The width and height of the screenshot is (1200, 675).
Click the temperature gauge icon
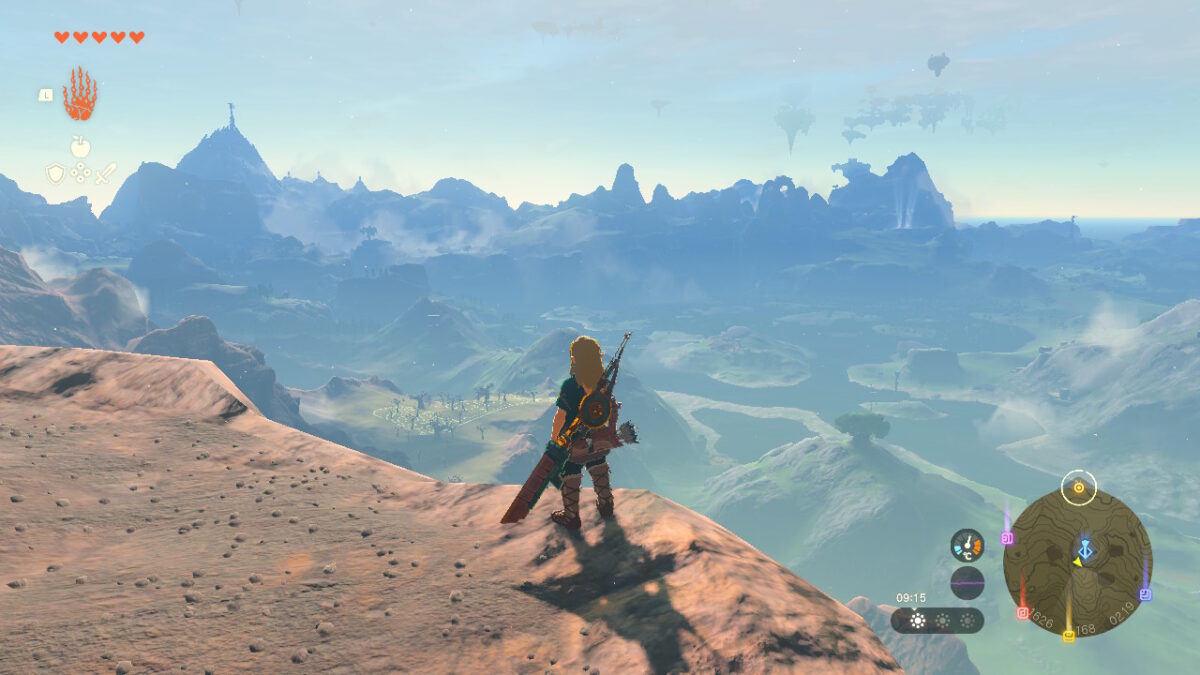point(967,545)
